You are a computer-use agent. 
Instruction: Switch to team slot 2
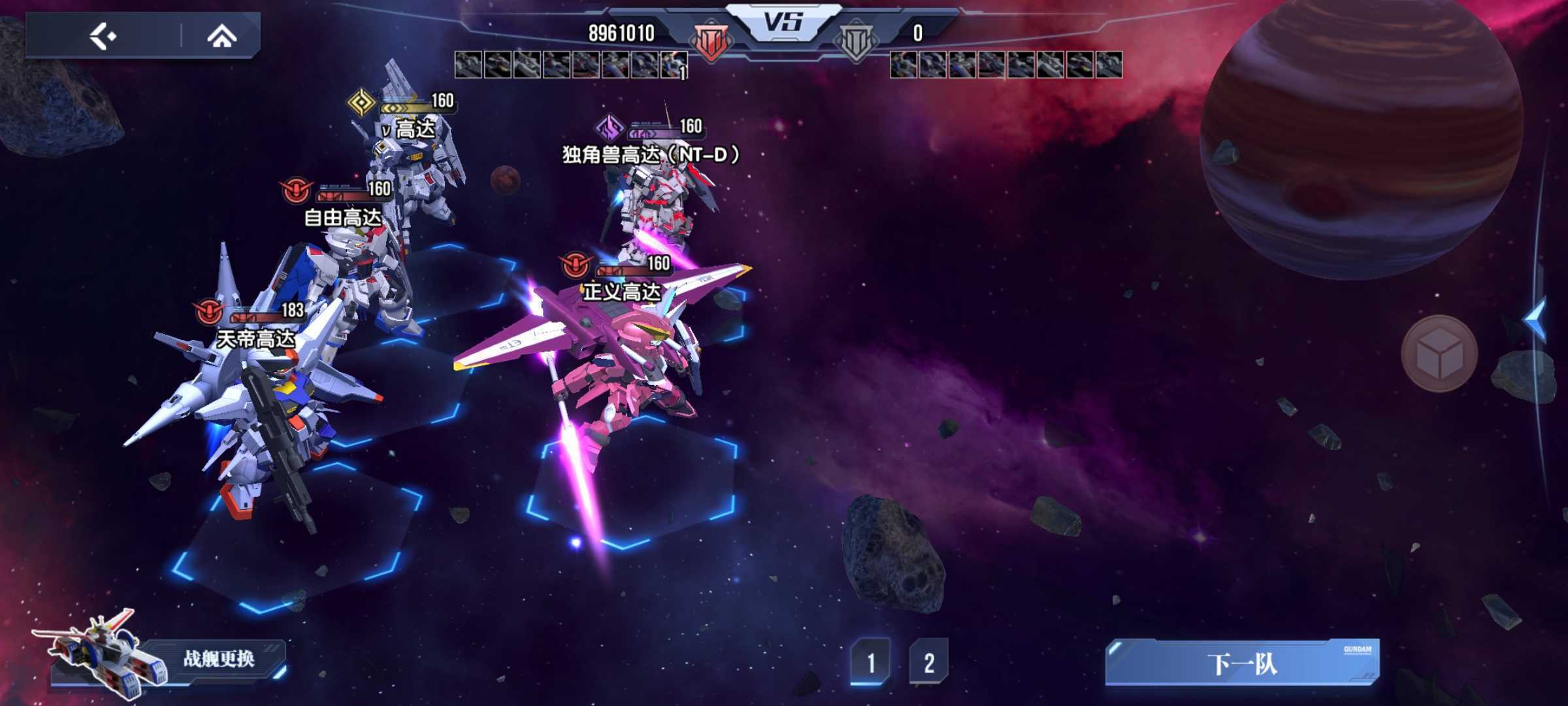pyautogui.click(x=928, y=662)
